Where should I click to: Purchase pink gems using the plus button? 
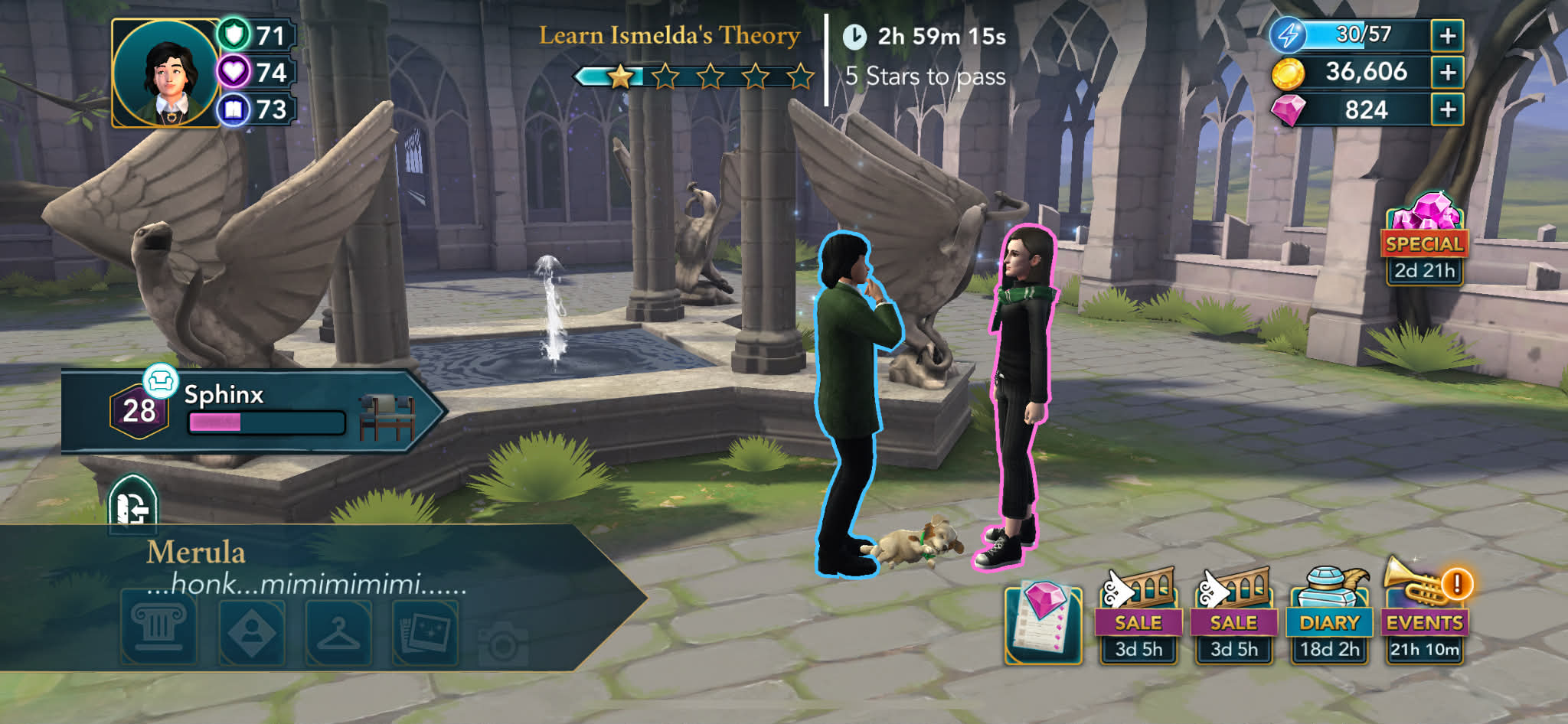click(1447, 110)
